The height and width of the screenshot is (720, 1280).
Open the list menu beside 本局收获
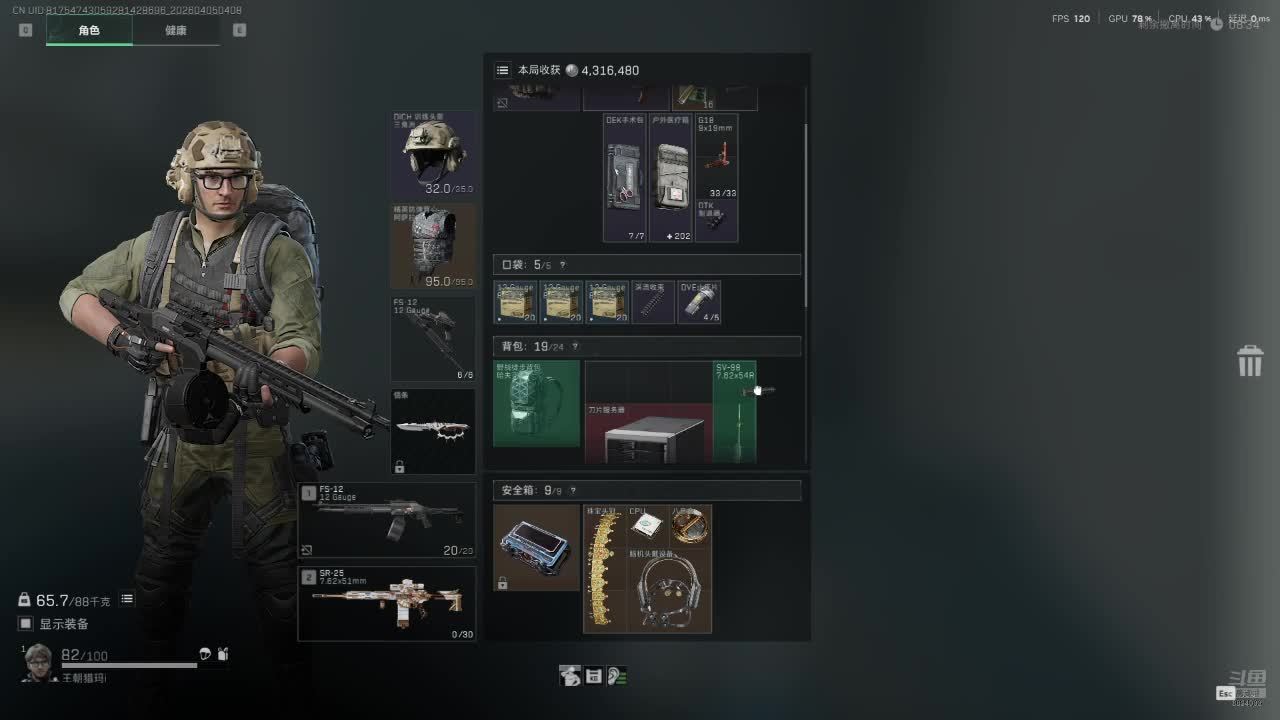(502, 70)
